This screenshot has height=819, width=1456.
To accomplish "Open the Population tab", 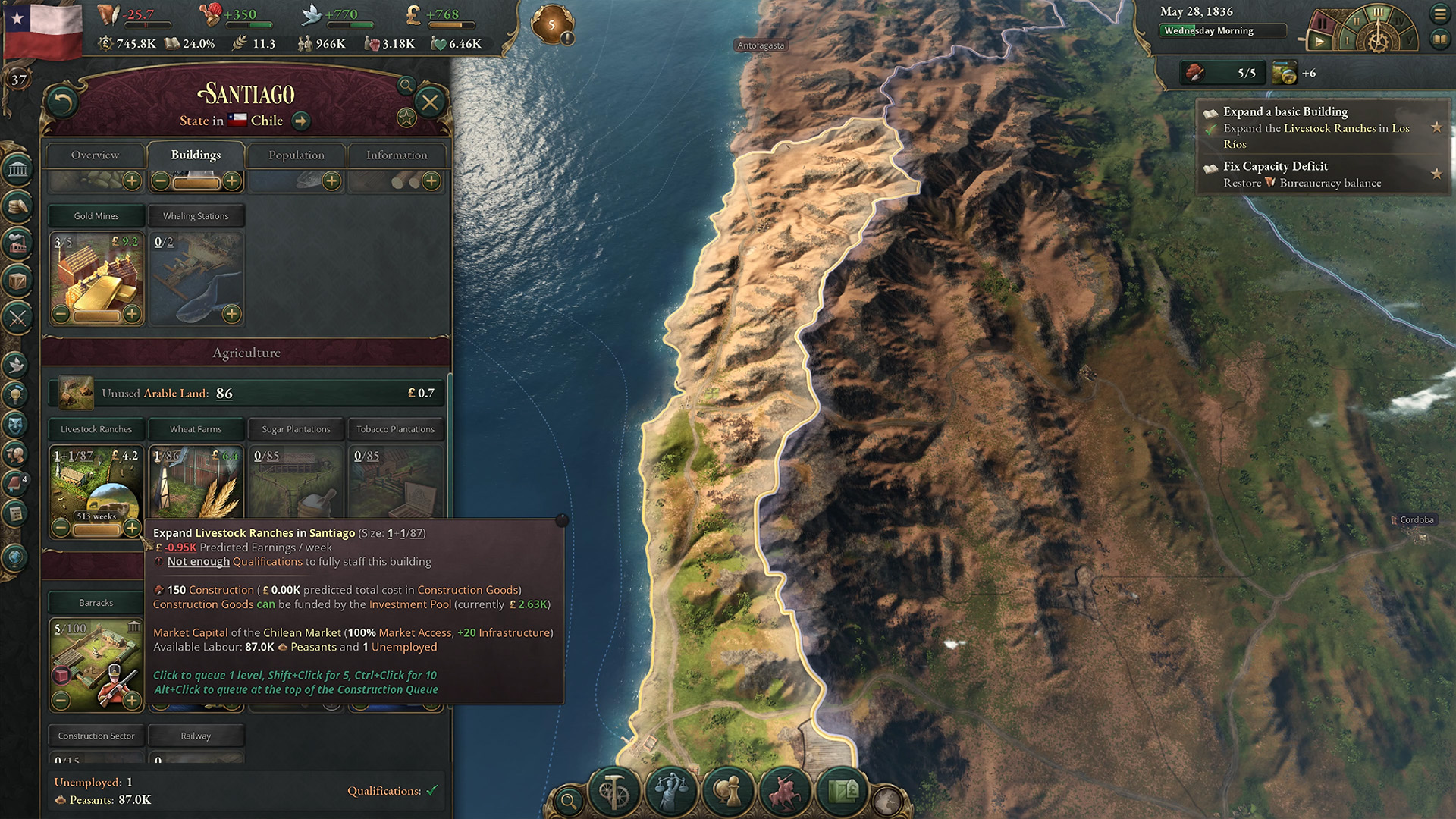I will tap(296, 155).
